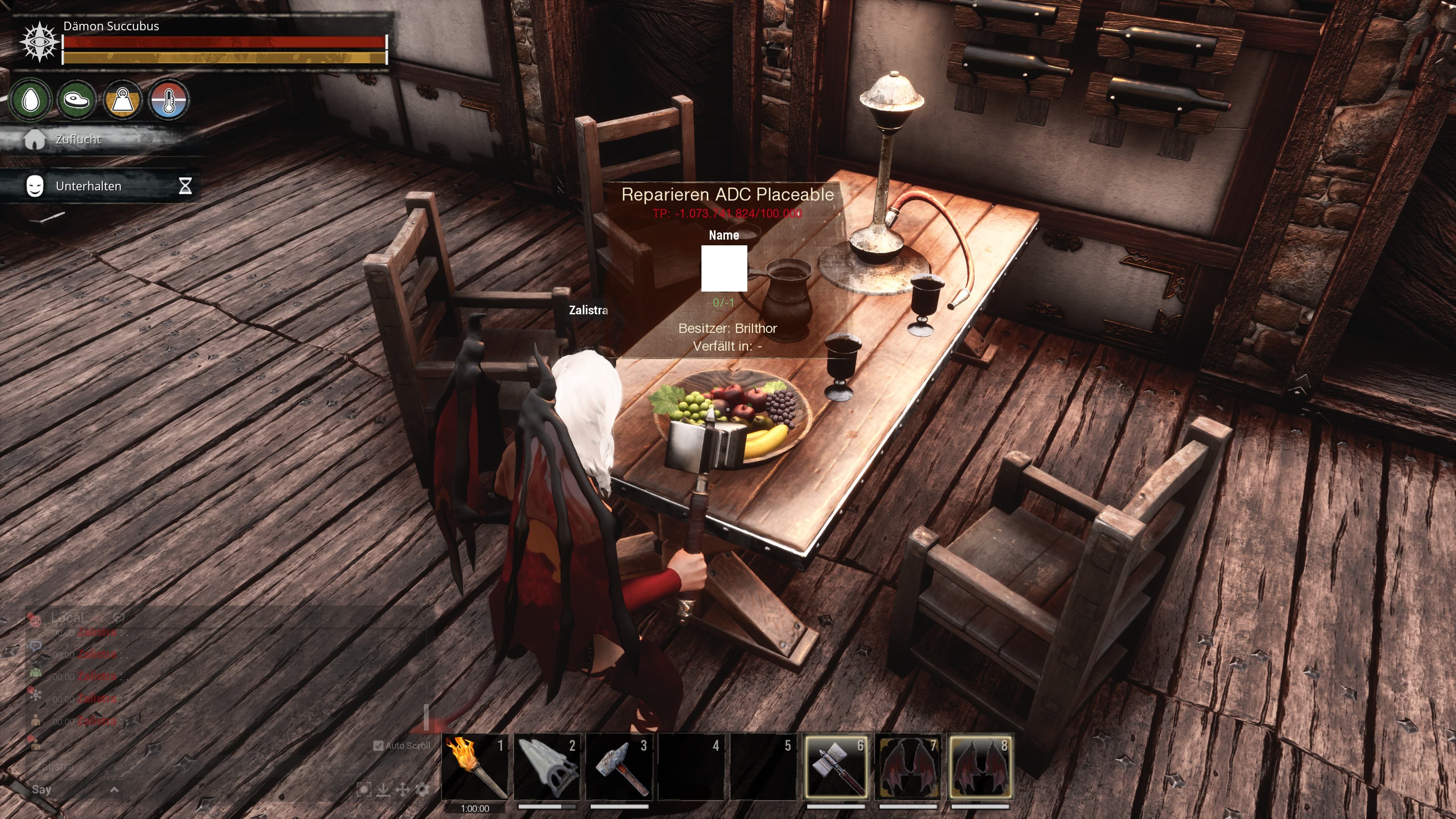1456x819 pixels.
Task: Uncheck the Auto Scroll checkbox
Action: coord(379,746)
